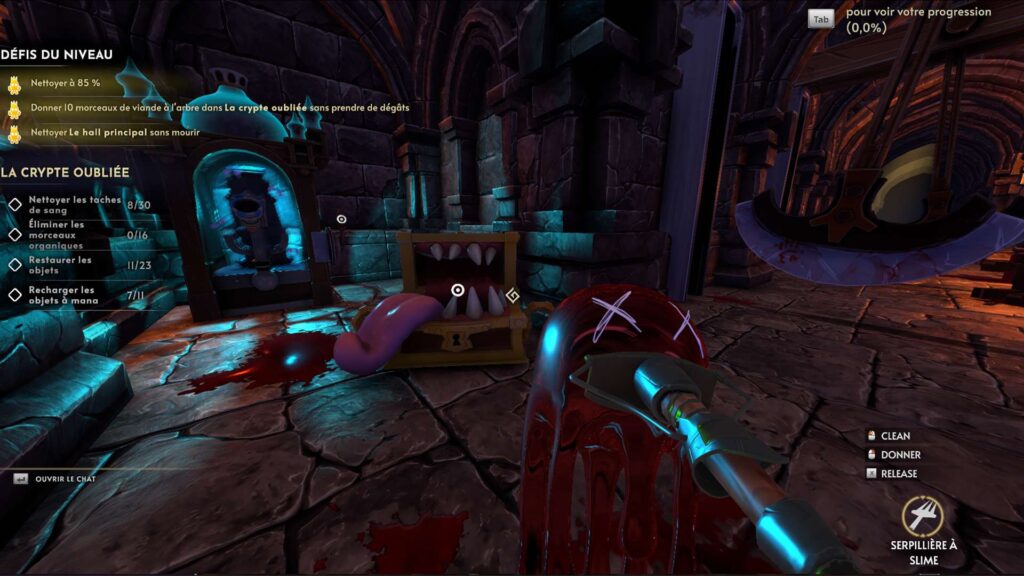The image size is (1024, 576).
Task: Select the meat-to-the-tree challenge entry
Action: coord(218,107)
